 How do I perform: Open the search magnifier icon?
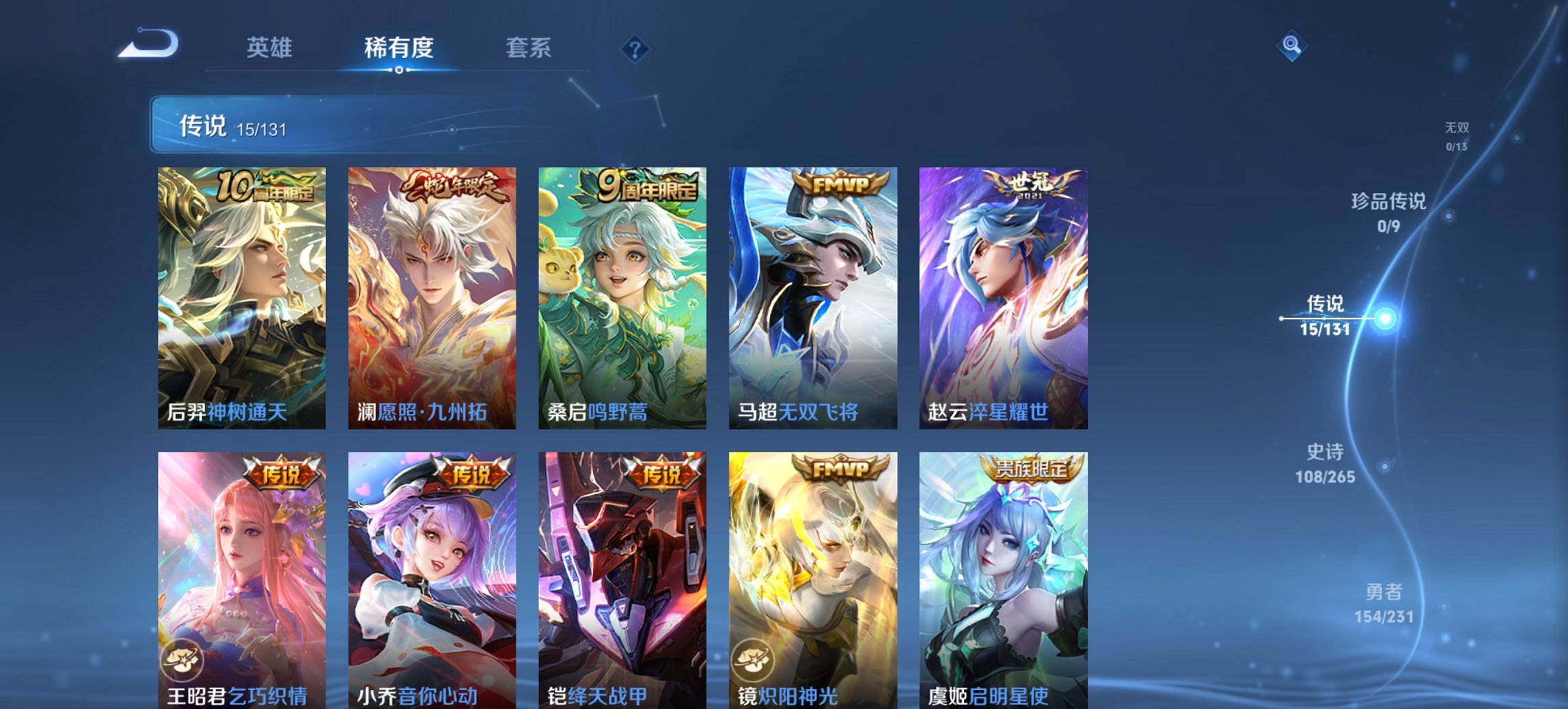pyautogui.click(x=1290, y=46)
